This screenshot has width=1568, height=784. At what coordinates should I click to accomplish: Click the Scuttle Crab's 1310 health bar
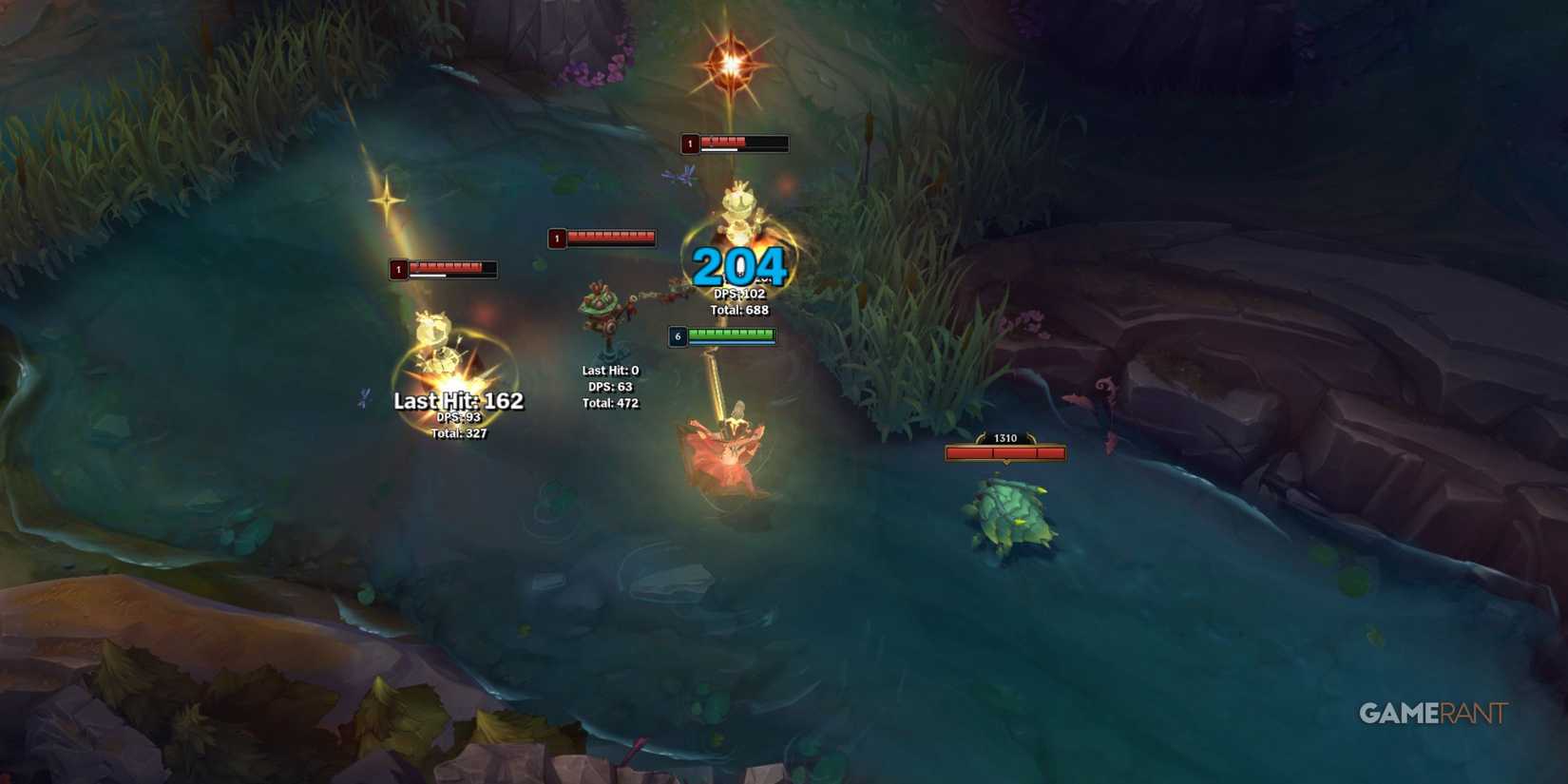click(x=1004, y=452)
